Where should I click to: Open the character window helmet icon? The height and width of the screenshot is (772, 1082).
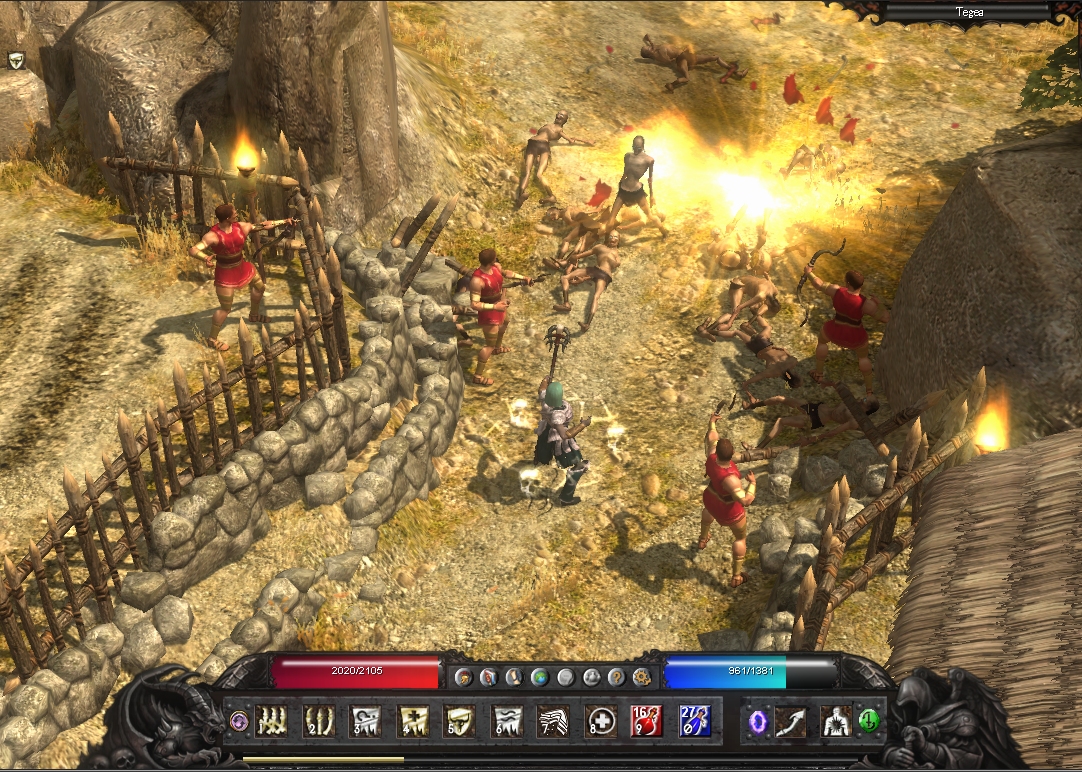click(x=463, y=677)
